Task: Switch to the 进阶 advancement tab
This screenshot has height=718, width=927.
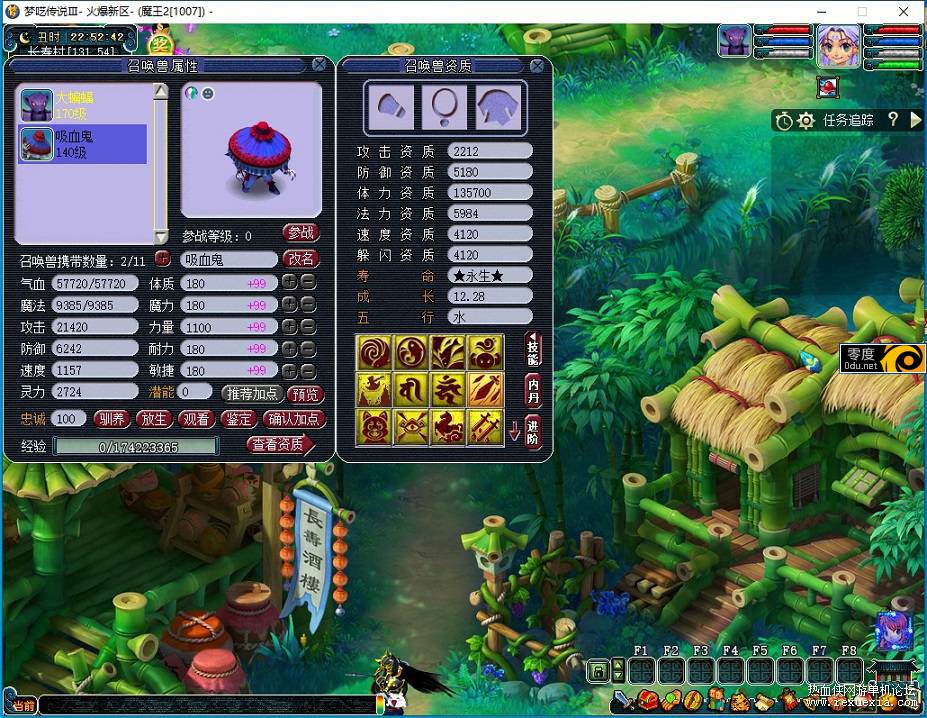Action: [x=534, y=432]
